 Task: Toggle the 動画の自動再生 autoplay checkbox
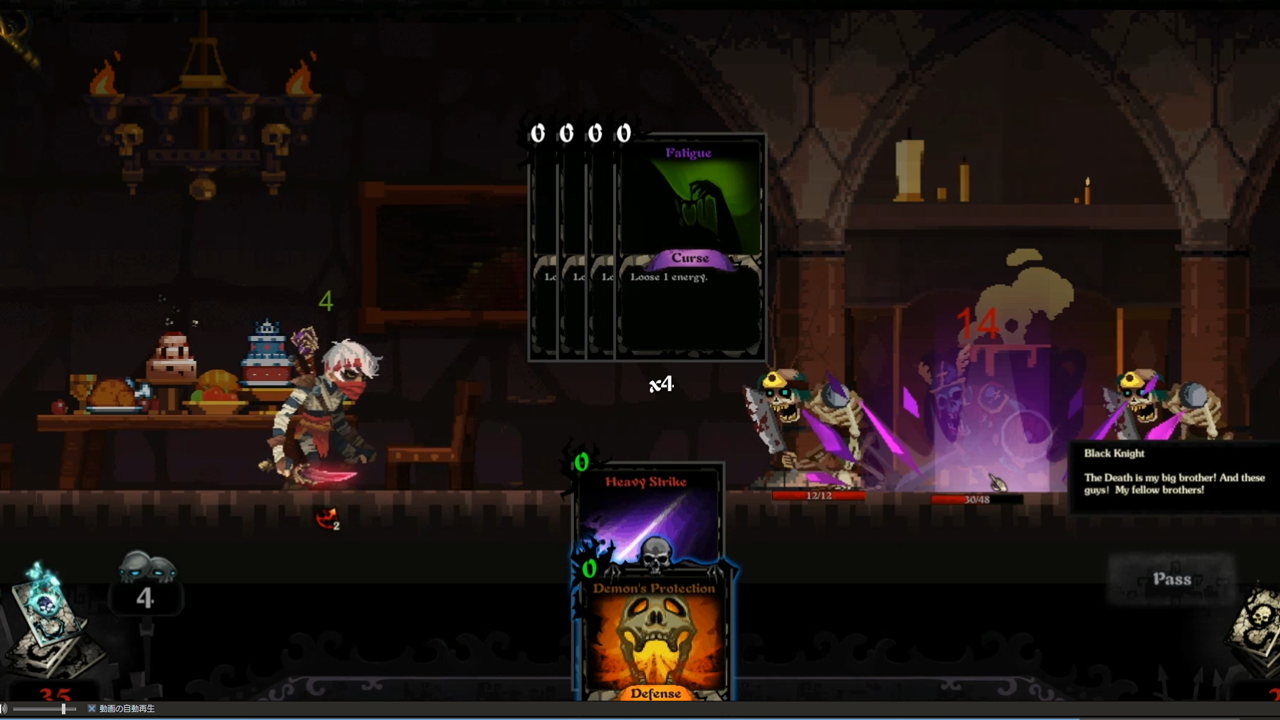coord(92,709)
